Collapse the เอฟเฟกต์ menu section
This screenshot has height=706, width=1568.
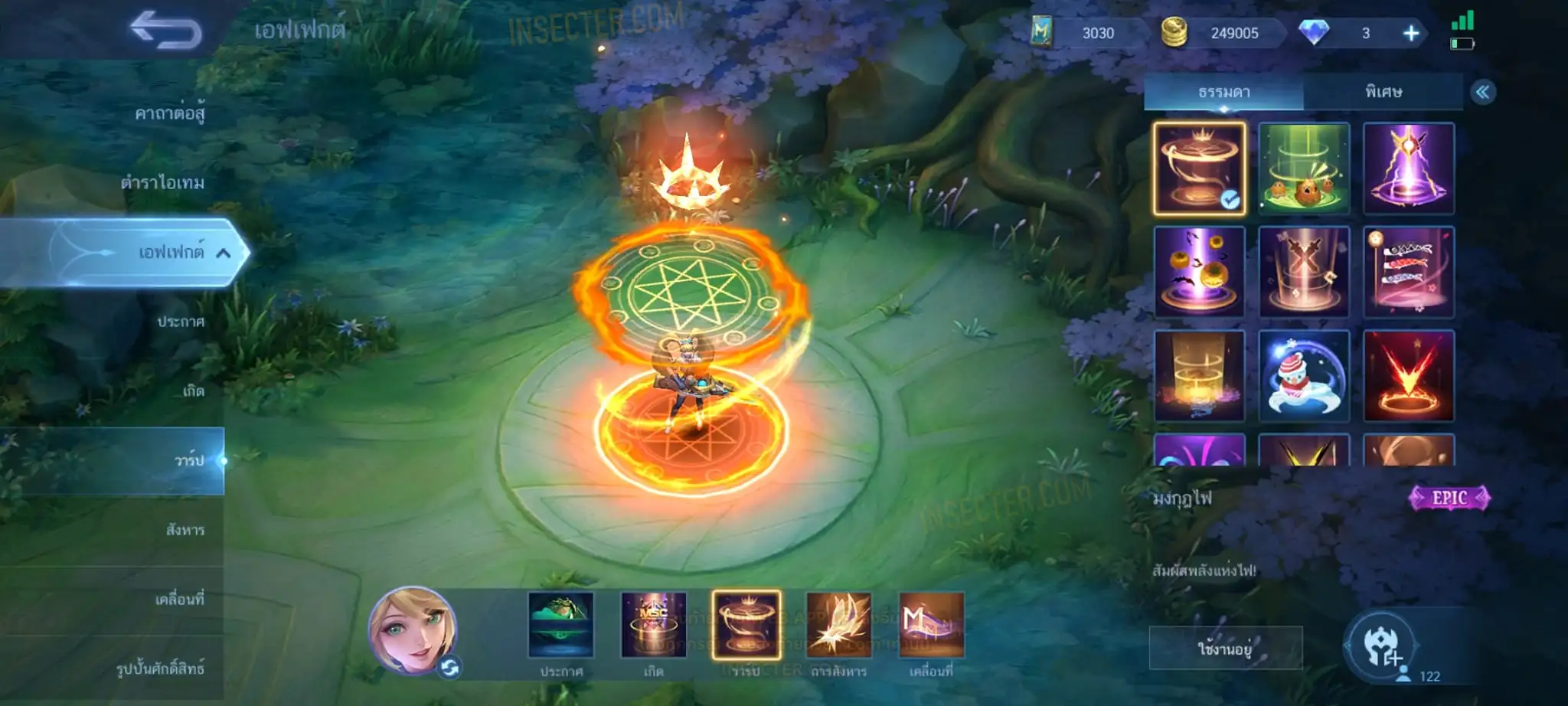(223, 253)
